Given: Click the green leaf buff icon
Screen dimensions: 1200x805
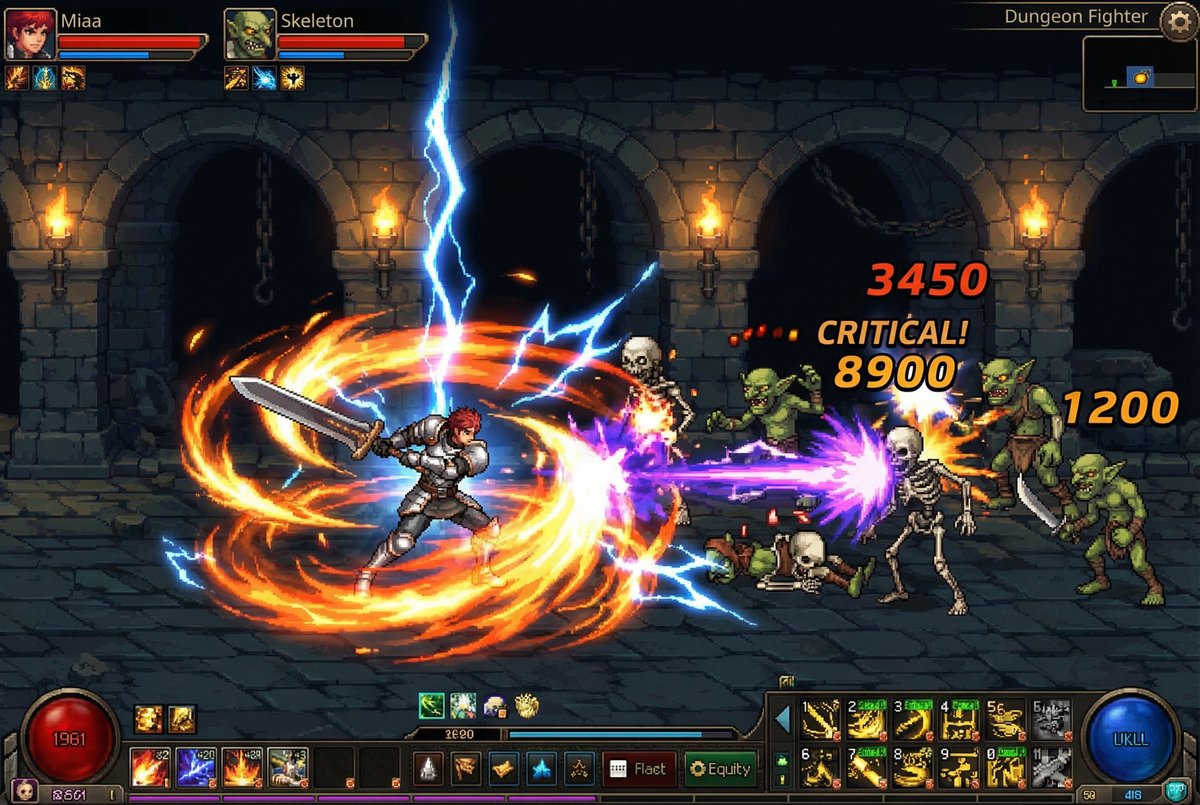Looking at the screenshot, I should pyautogui.click(x=431, y=706).
